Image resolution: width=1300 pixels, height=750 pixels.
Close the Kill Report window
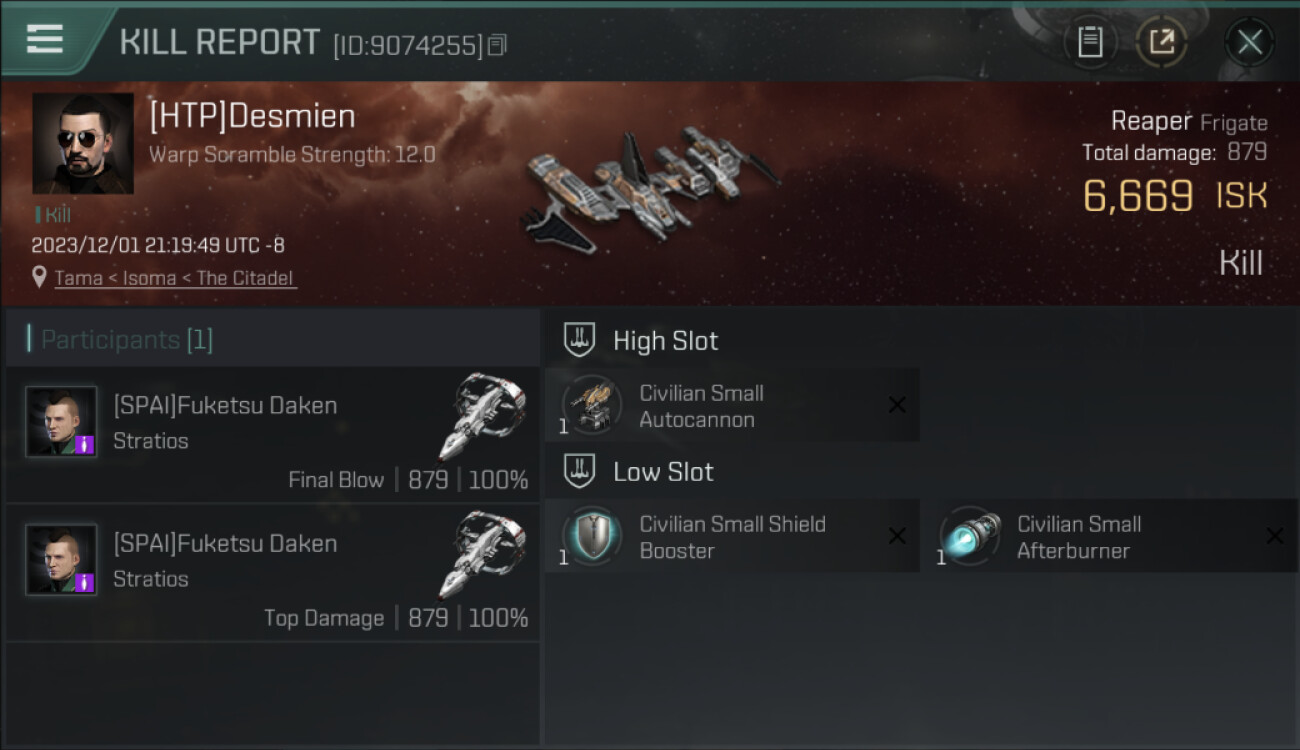click(1249, 42)
